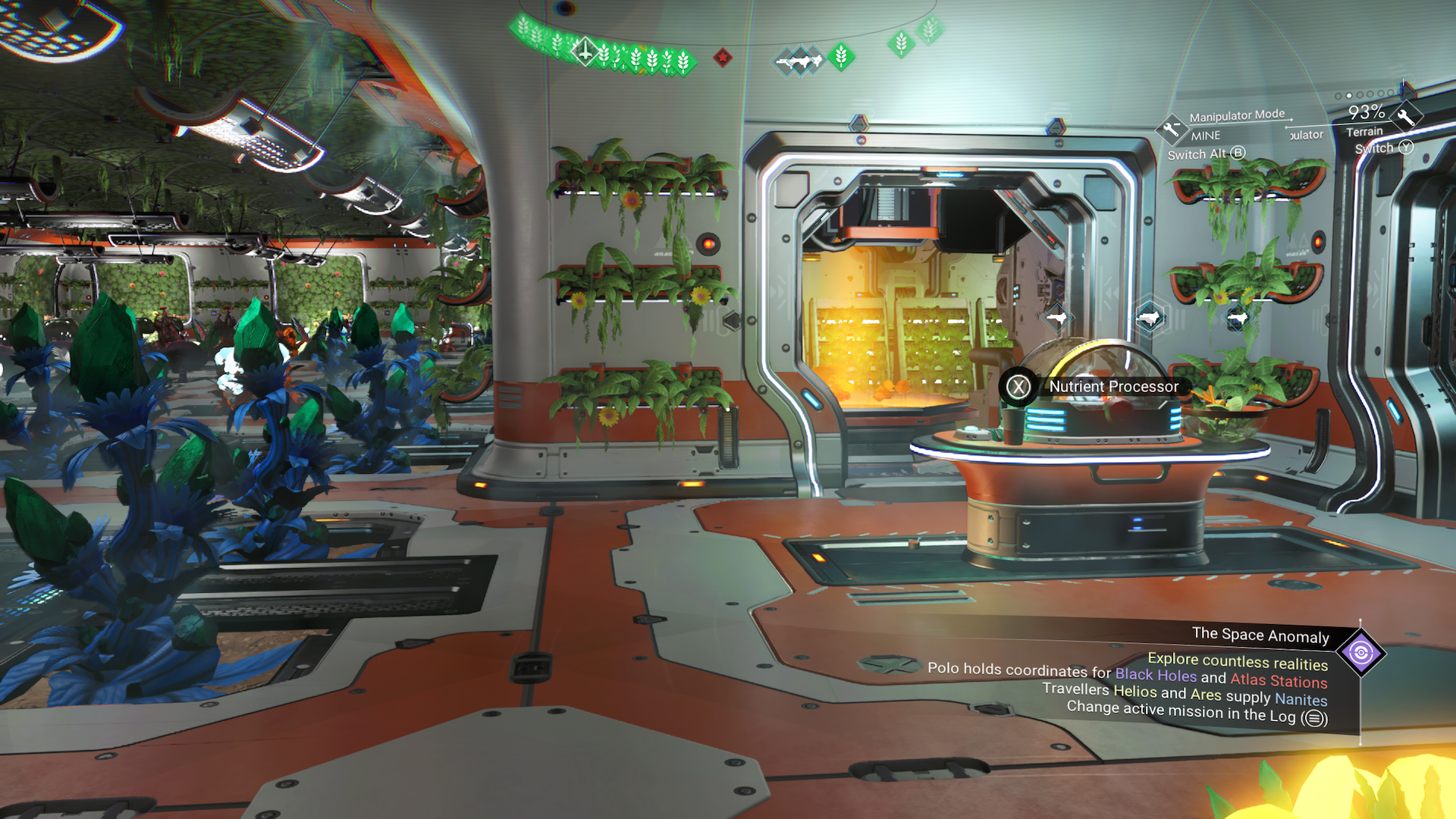This screenshot has height=819, width=1456.
Task: Select the MINE wrench mode icon
Action: [1171, 130]
